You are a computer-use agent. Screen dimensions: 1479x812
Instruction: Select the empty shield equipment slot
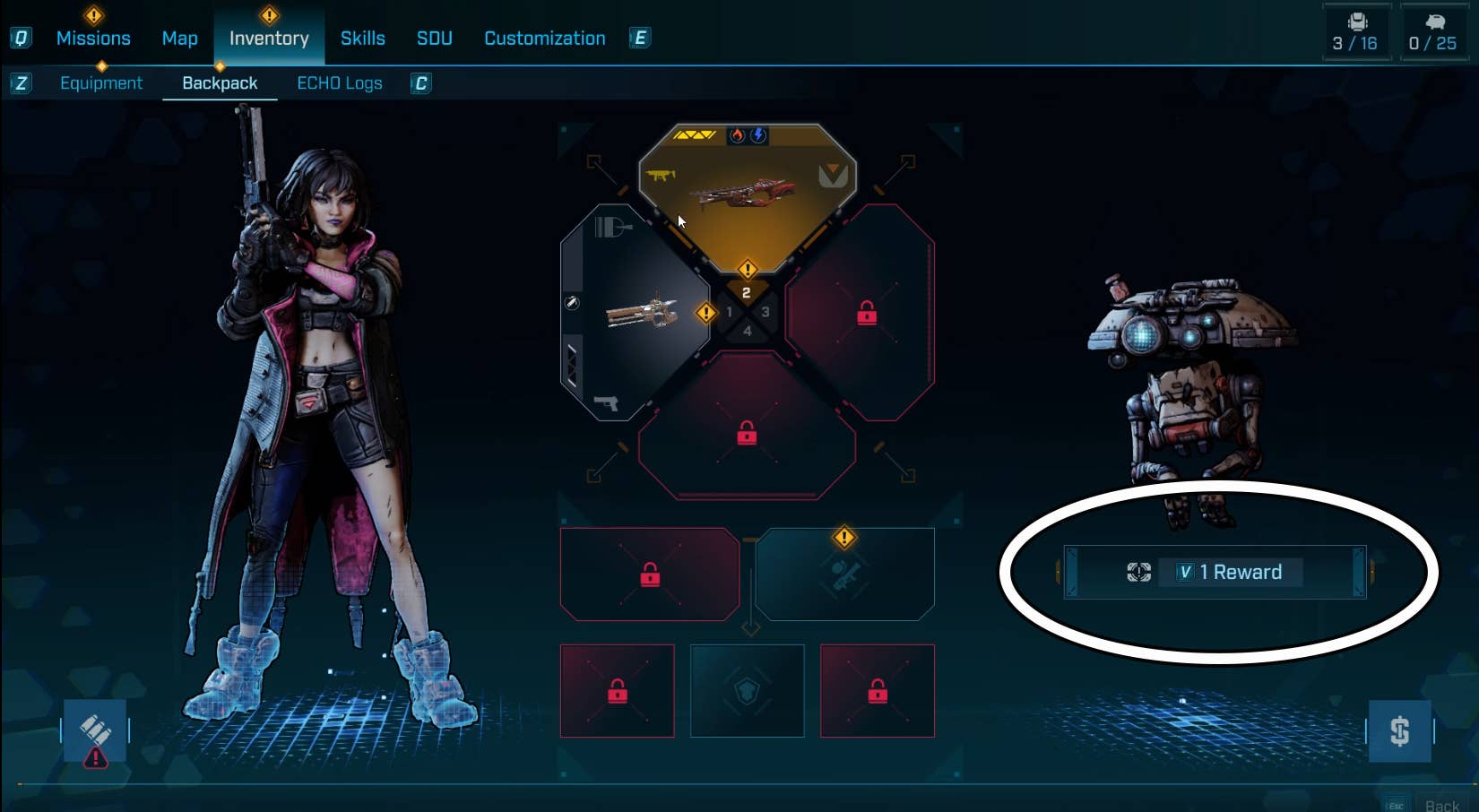coord(747,690)
